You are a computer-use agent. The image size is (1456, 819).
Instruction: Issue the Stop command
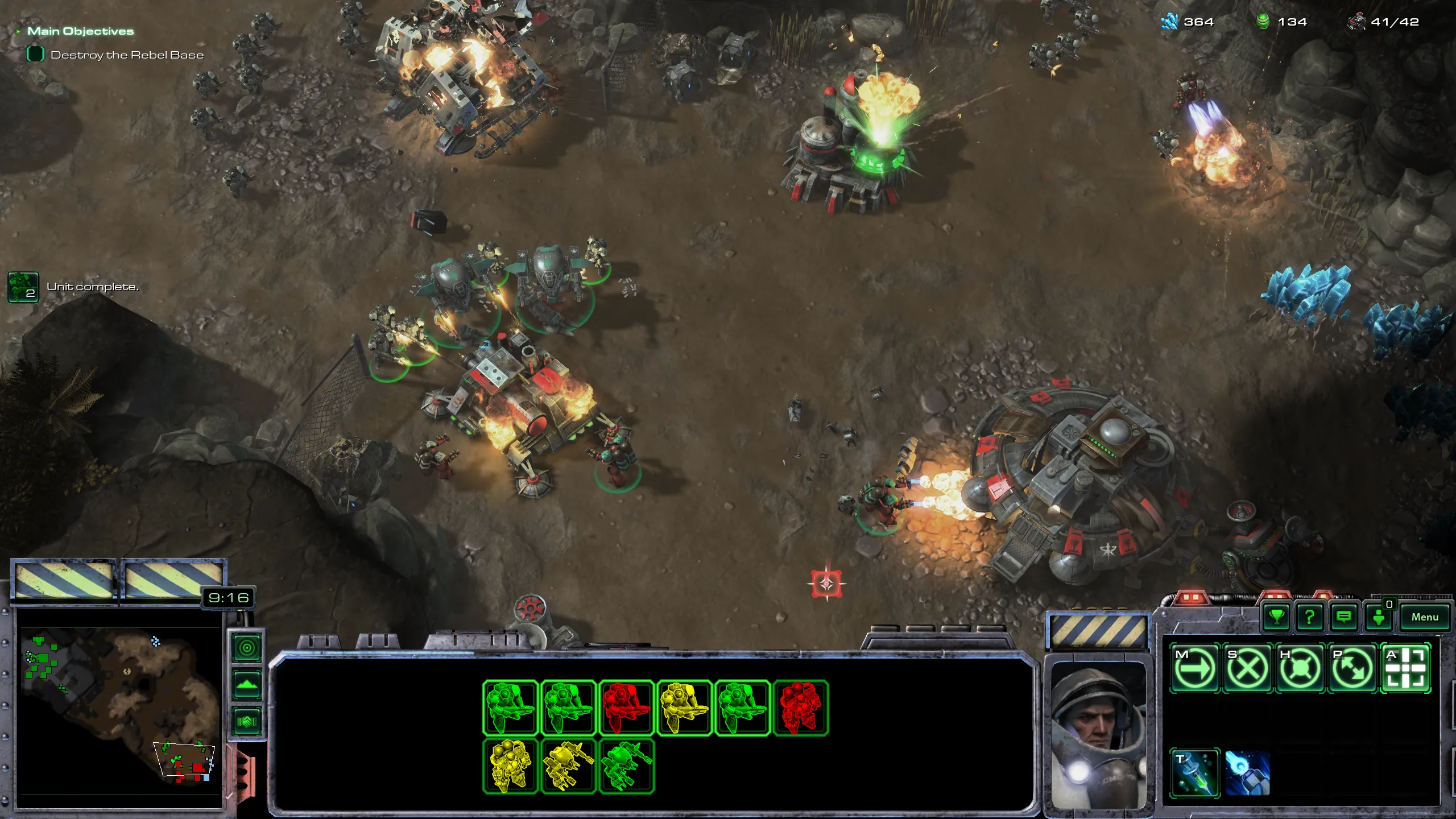point(1247,668)
